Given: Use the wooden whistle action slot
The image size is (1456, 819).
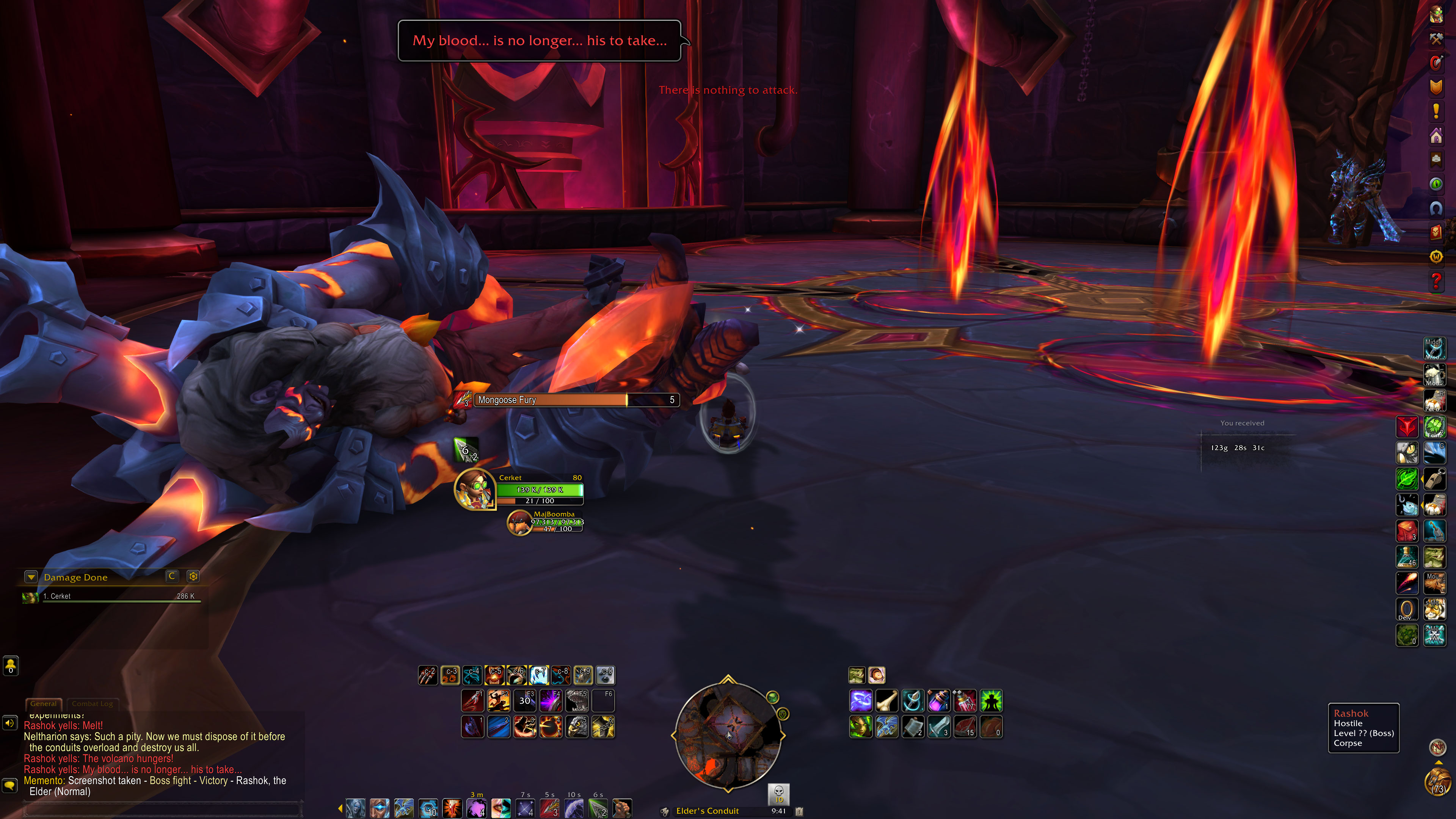Looking at the screenshot, I should [1434, 479].
